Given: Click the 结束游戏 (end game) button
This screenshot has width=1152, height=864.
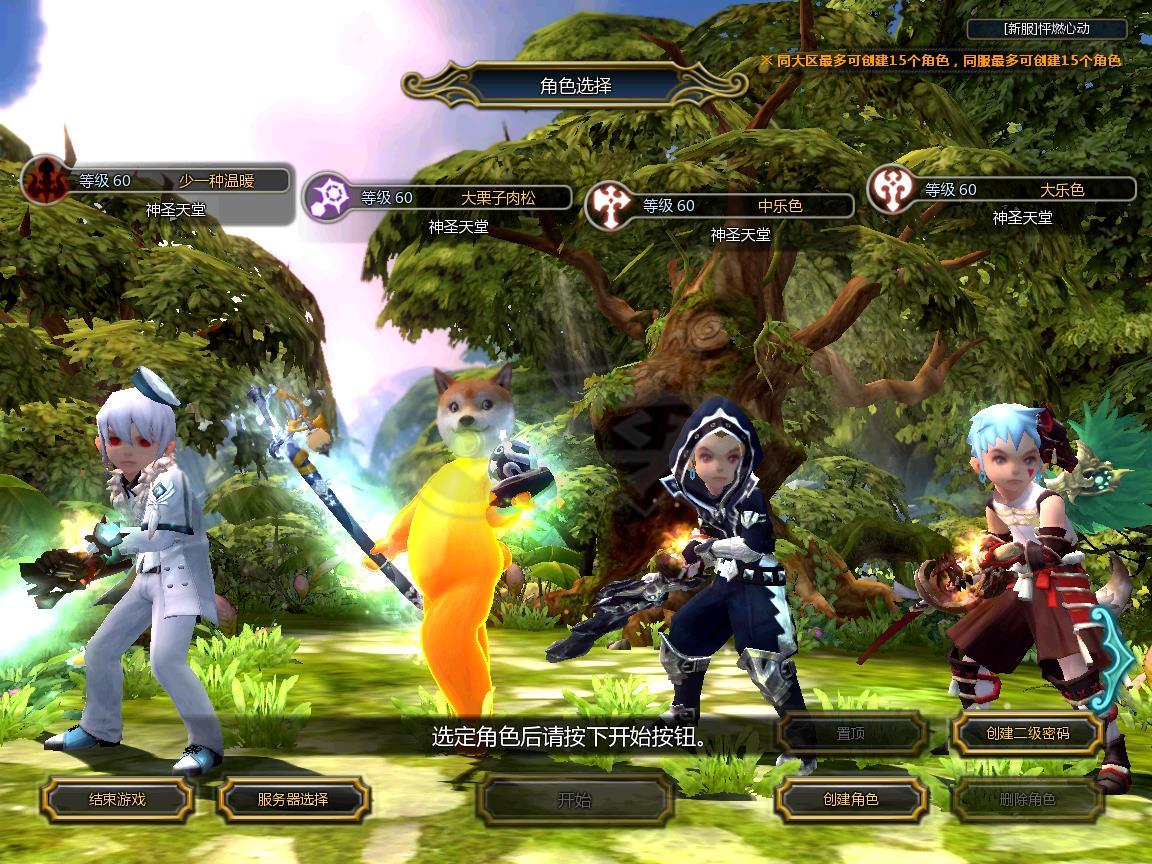Looking at the screenshot, I should (x=117, y=799).
